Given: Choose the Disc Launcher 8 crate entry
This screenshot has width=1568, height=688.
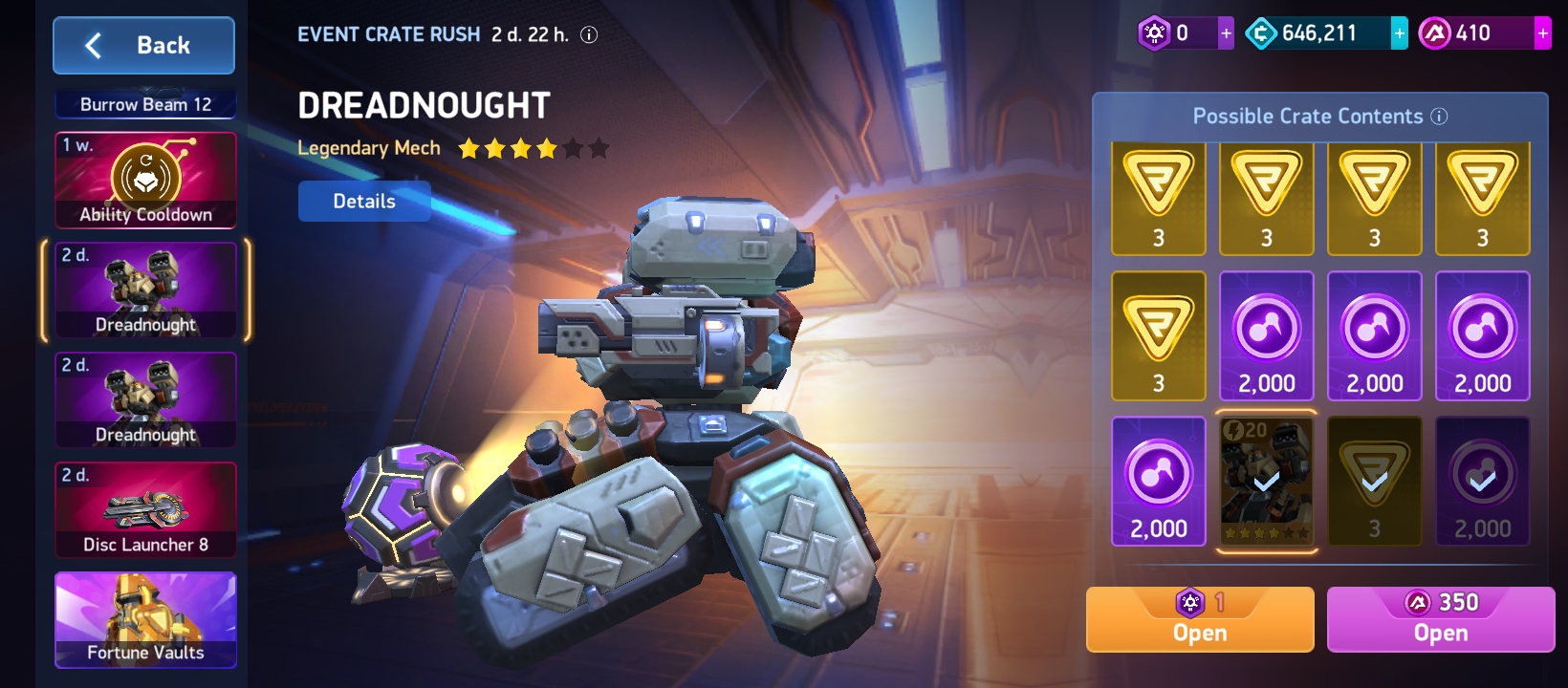Looking at the screenshot, I should click(x=145, y=510).
